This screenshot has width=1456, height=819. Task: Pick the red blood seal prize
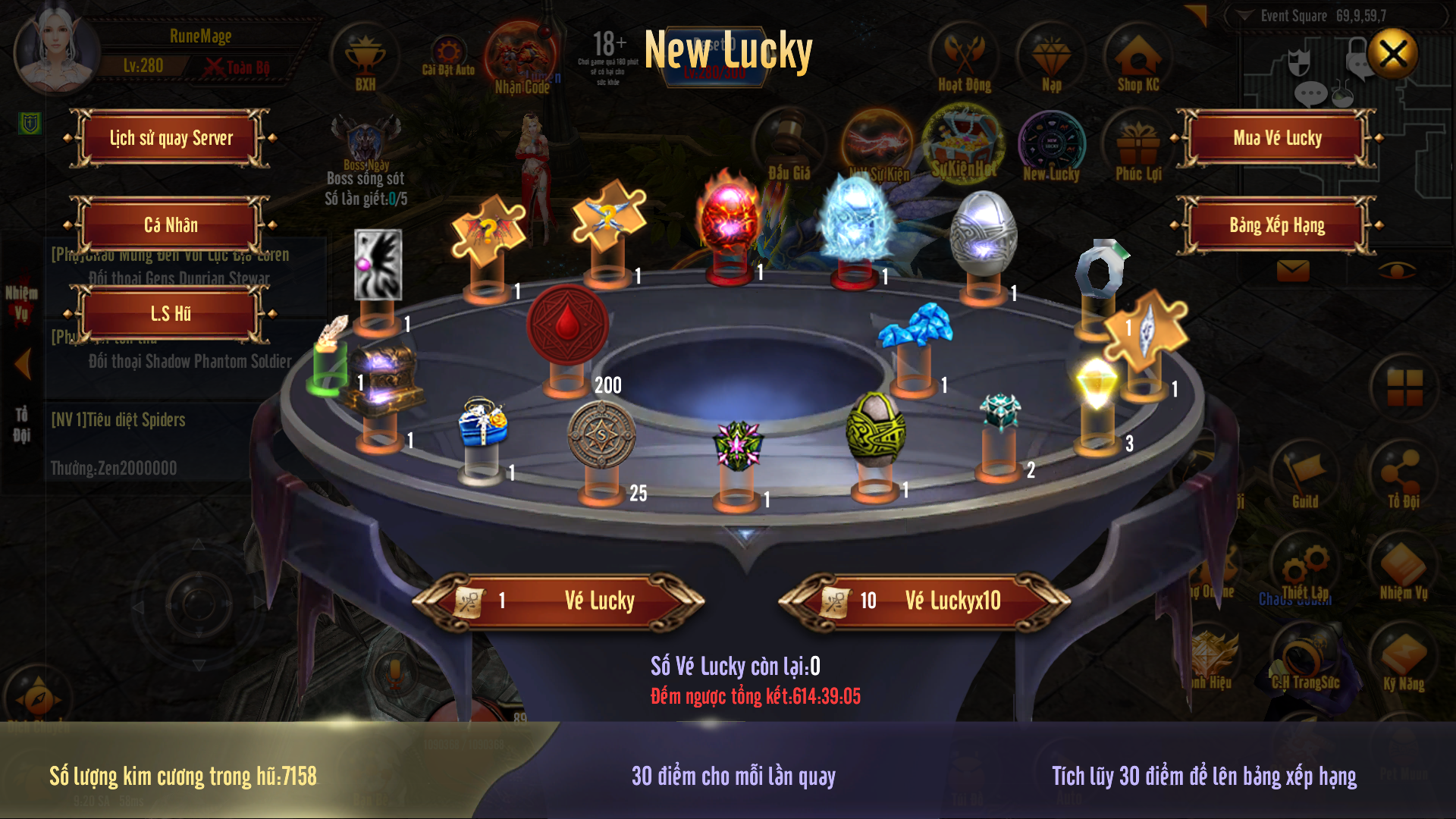tap(567, 325)
